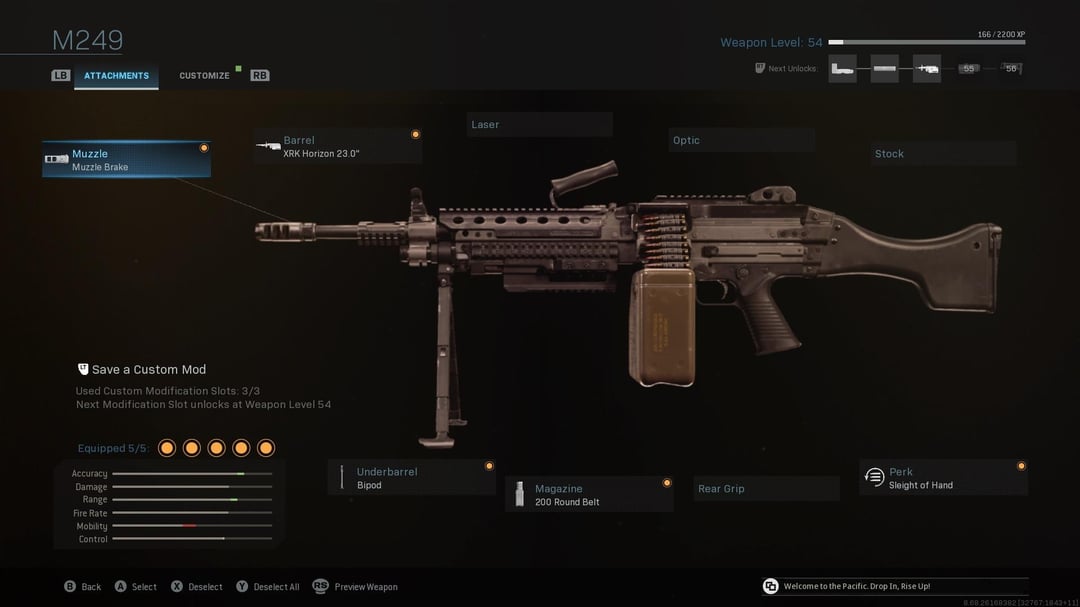Select the Sleight of Hand Perk slot
This screenshot has height=607, width=1080.
[x=943, y=478]
